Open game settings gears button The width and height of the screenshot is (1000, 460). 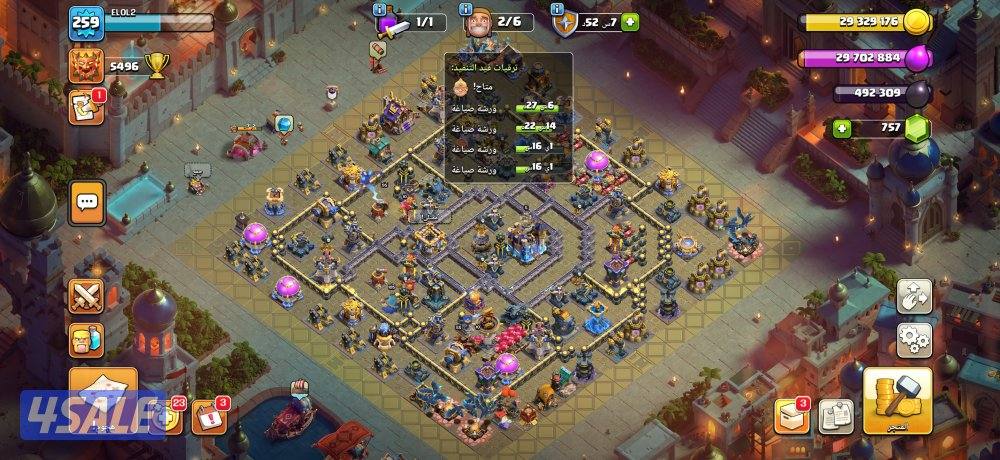[914, 340]
